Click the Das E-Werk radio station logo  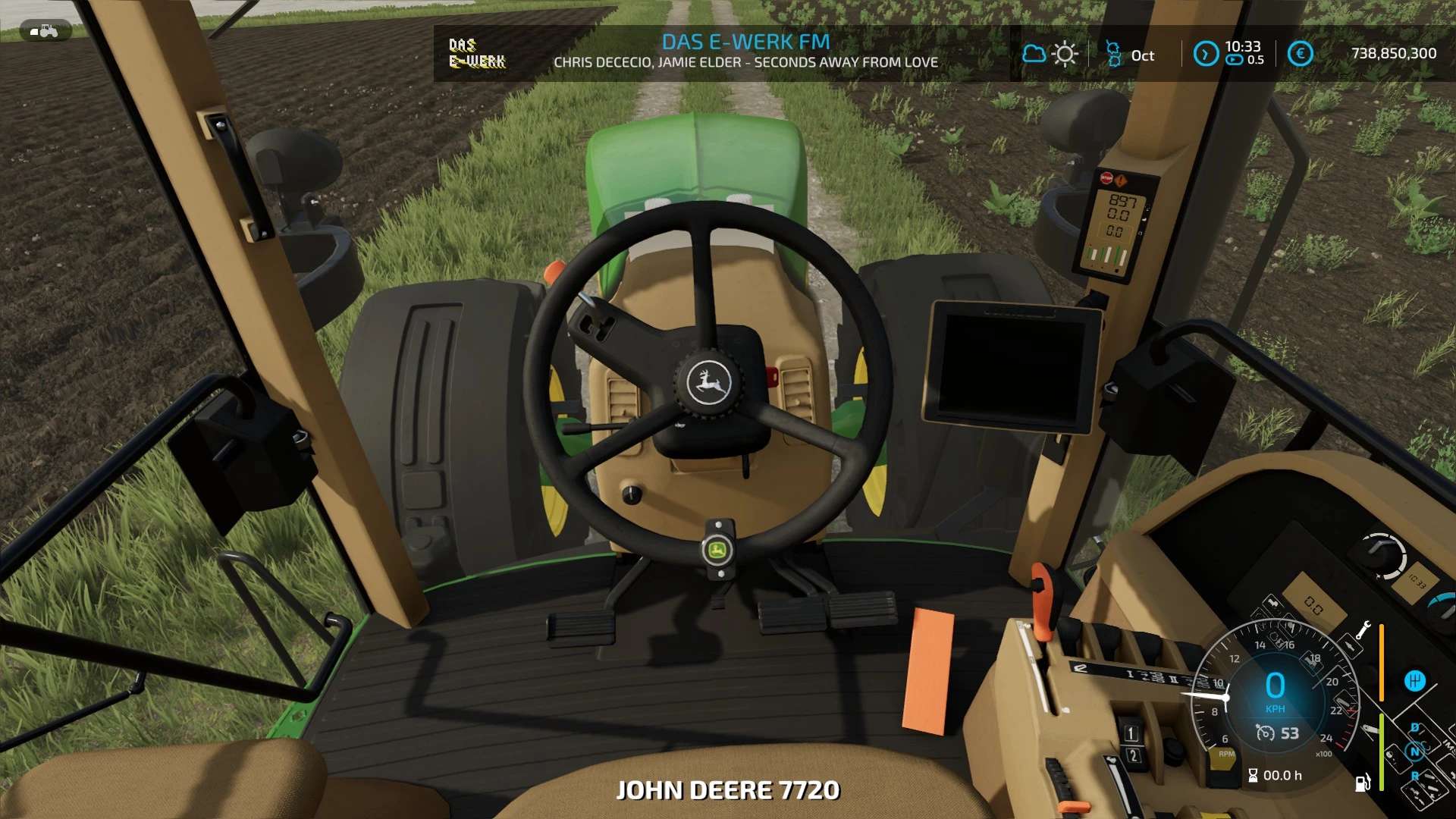tap(477, 53)
